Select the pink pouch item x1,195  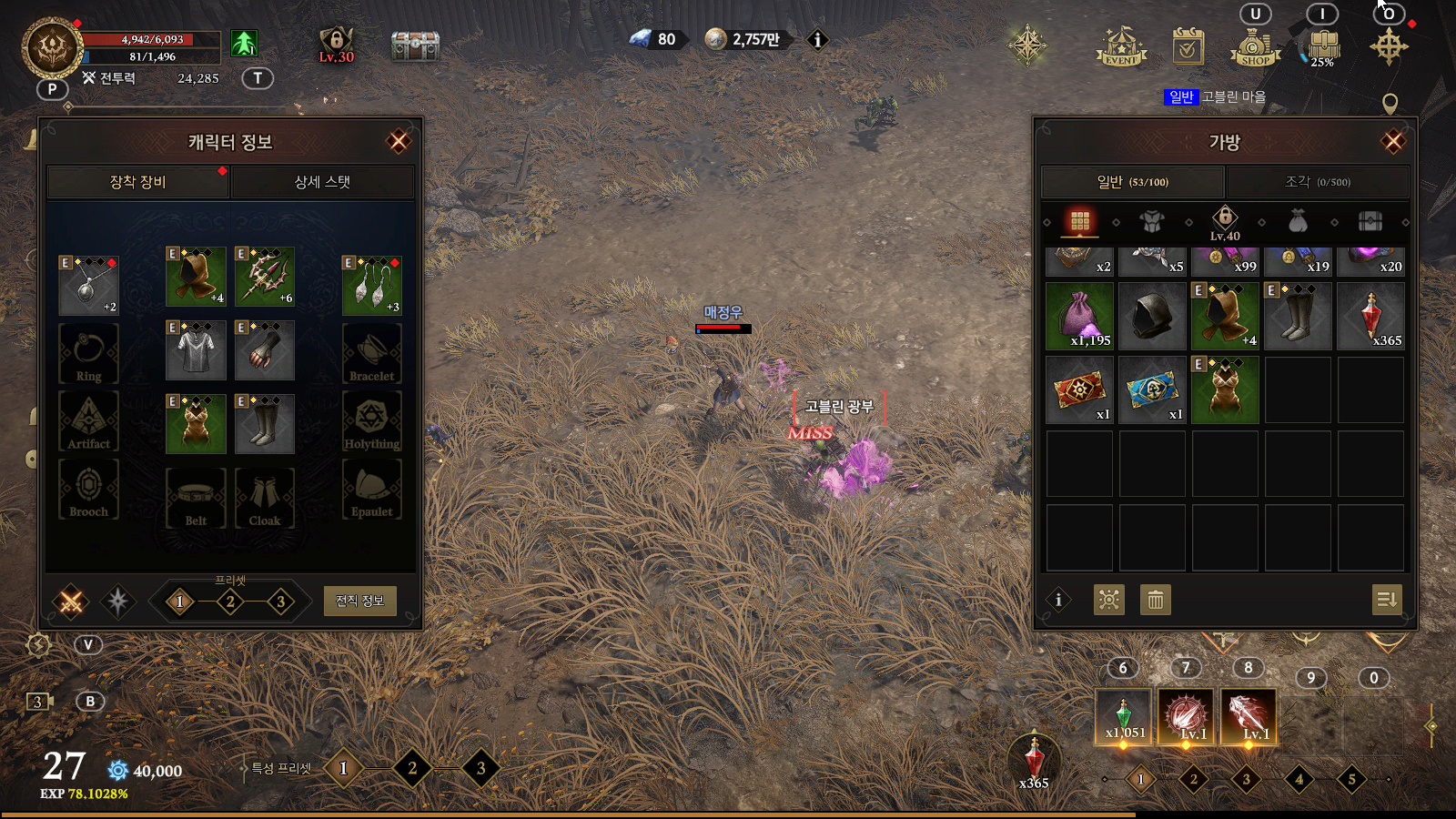point(1079,316)
